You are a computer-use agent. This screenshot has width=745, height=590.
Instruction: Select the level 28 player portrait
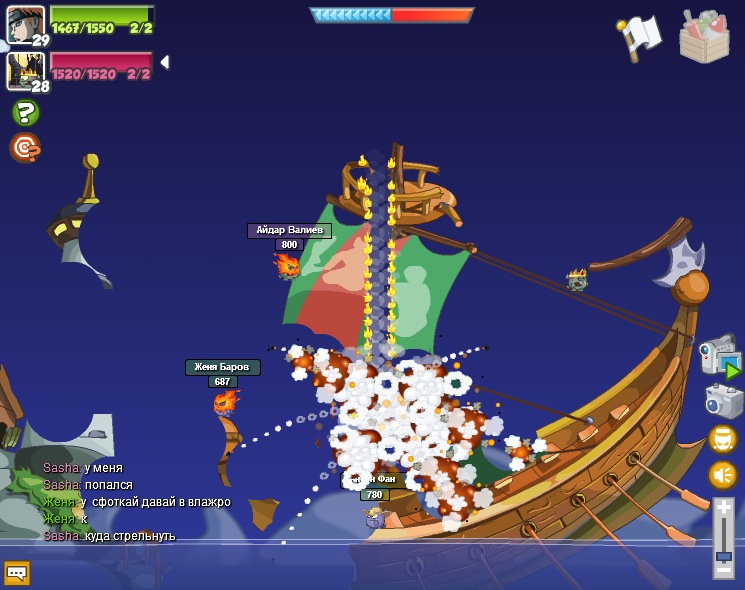24,70
